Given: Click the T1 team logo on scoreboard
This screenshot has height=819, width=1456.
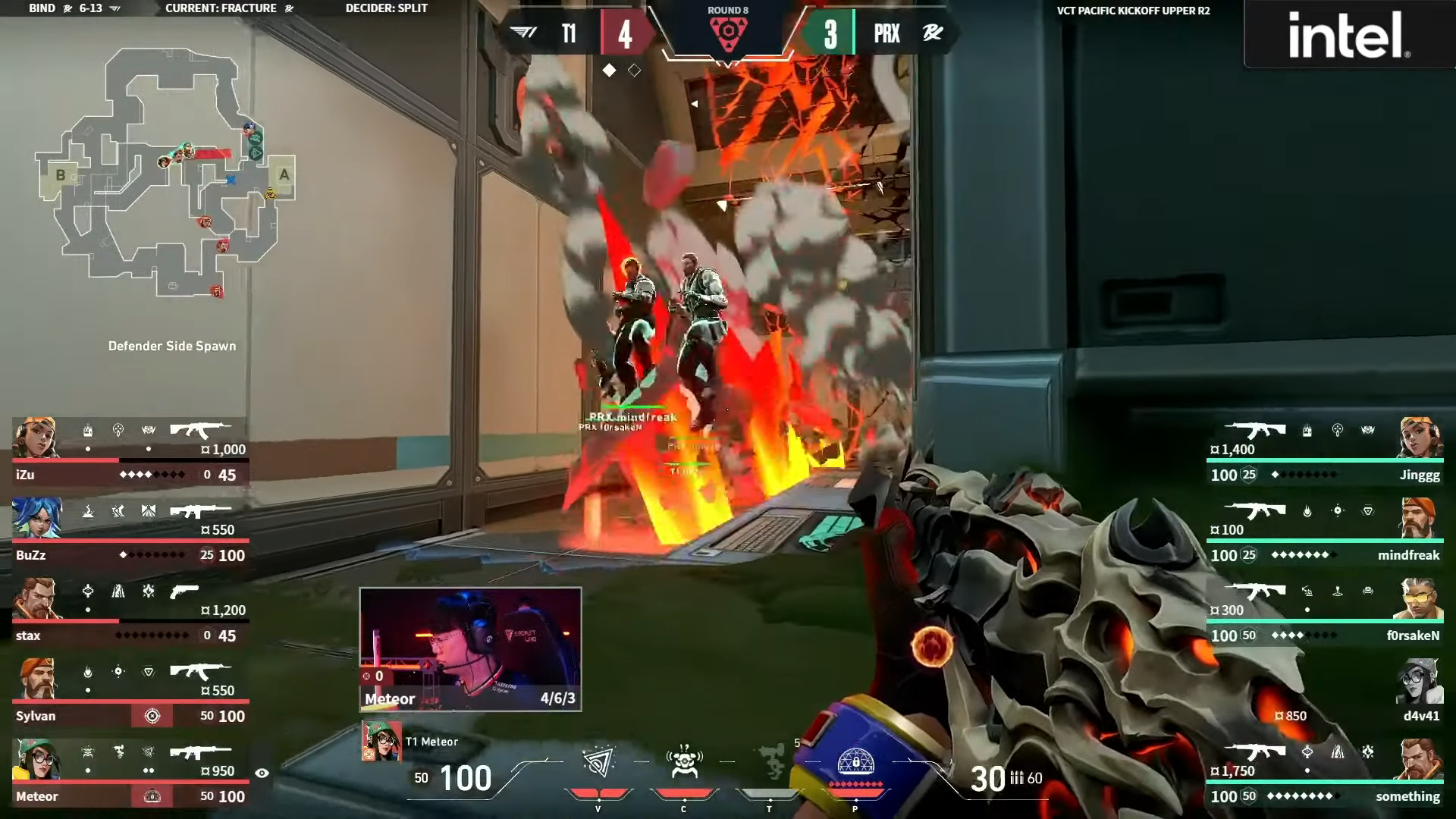Looking at the screenshot, I should (523, 33).
